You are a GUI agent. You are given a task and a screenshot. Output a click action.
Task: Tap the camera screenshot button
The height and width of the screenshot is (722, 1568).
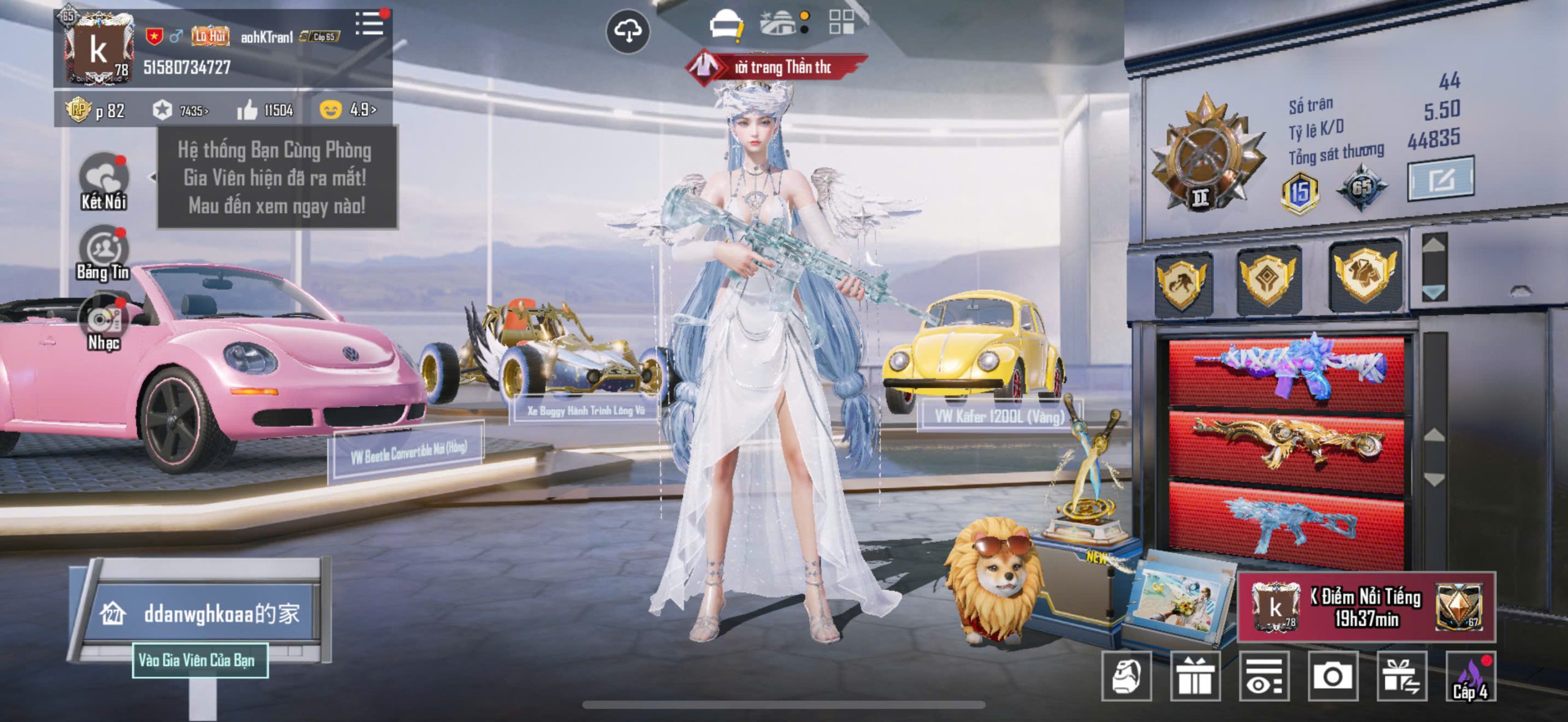point(1333,676)
